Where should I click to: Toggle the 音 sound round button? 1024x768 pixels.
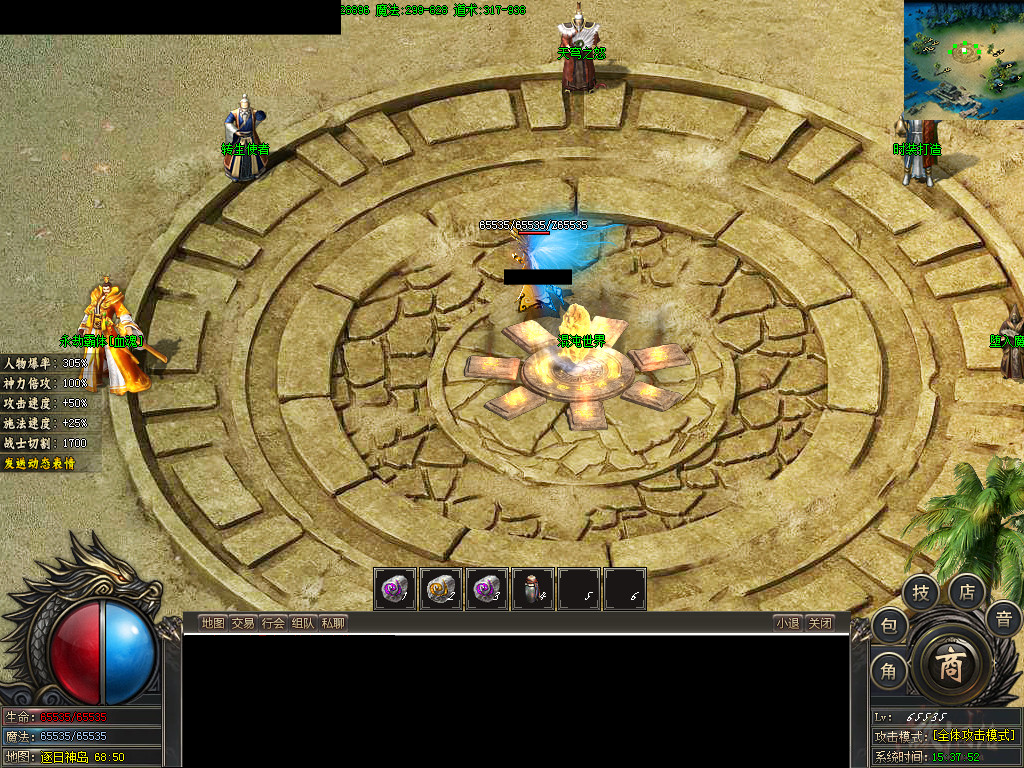[x=1003, y=619]
